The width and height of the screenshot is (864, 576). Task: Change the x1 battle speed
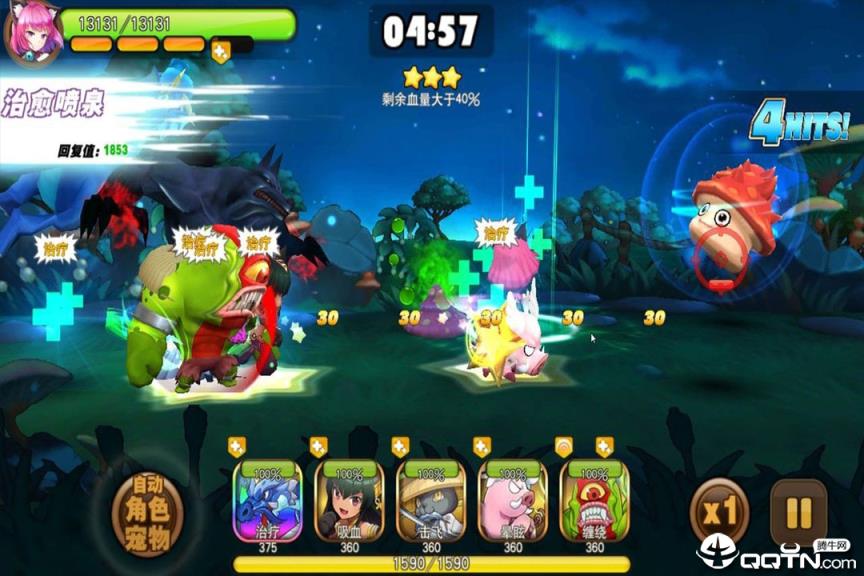point(720,513)
